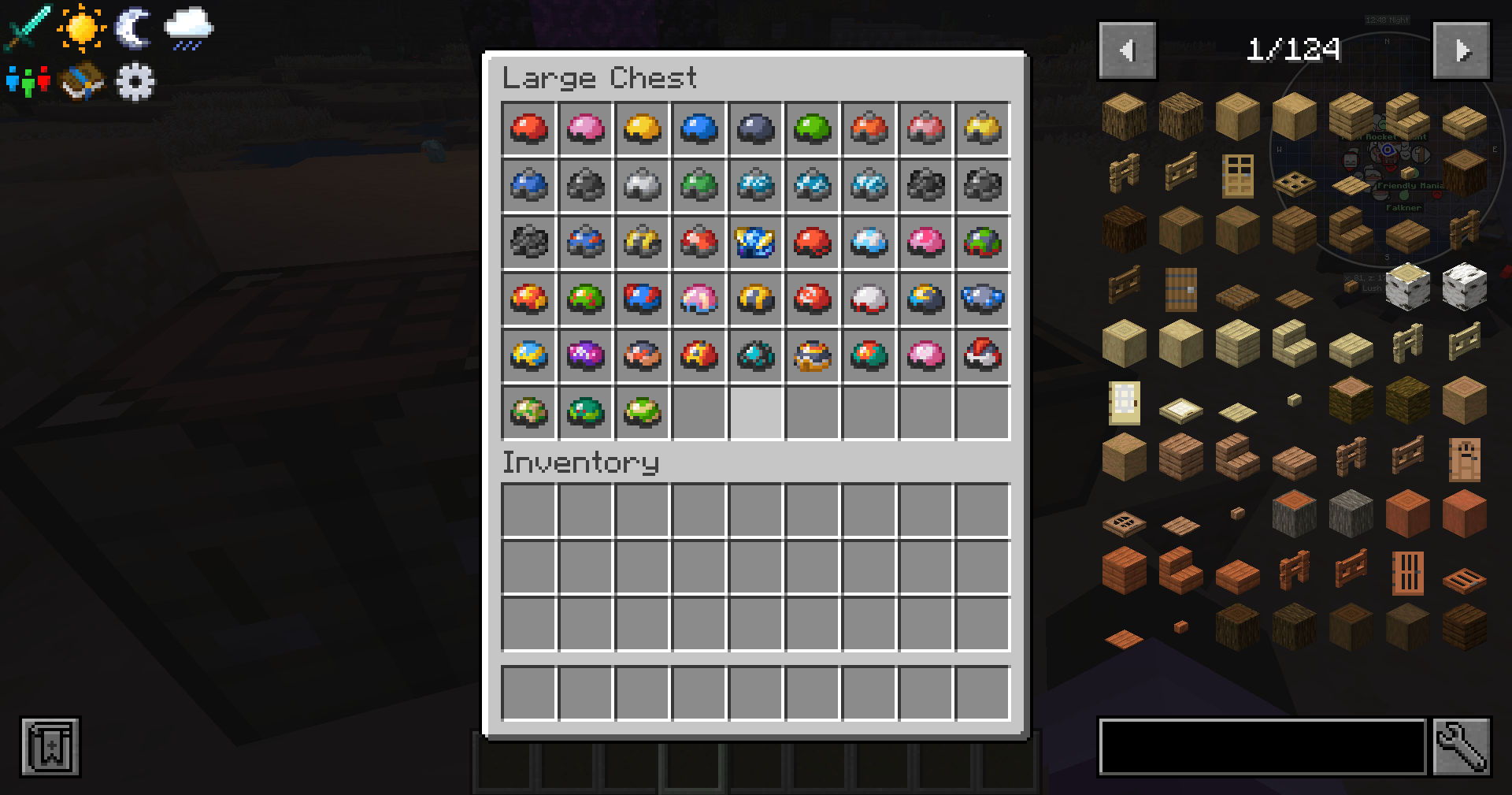Set time to day with sun icon
This screenshot has height=795, width=1512.
[x=81, y=27]
